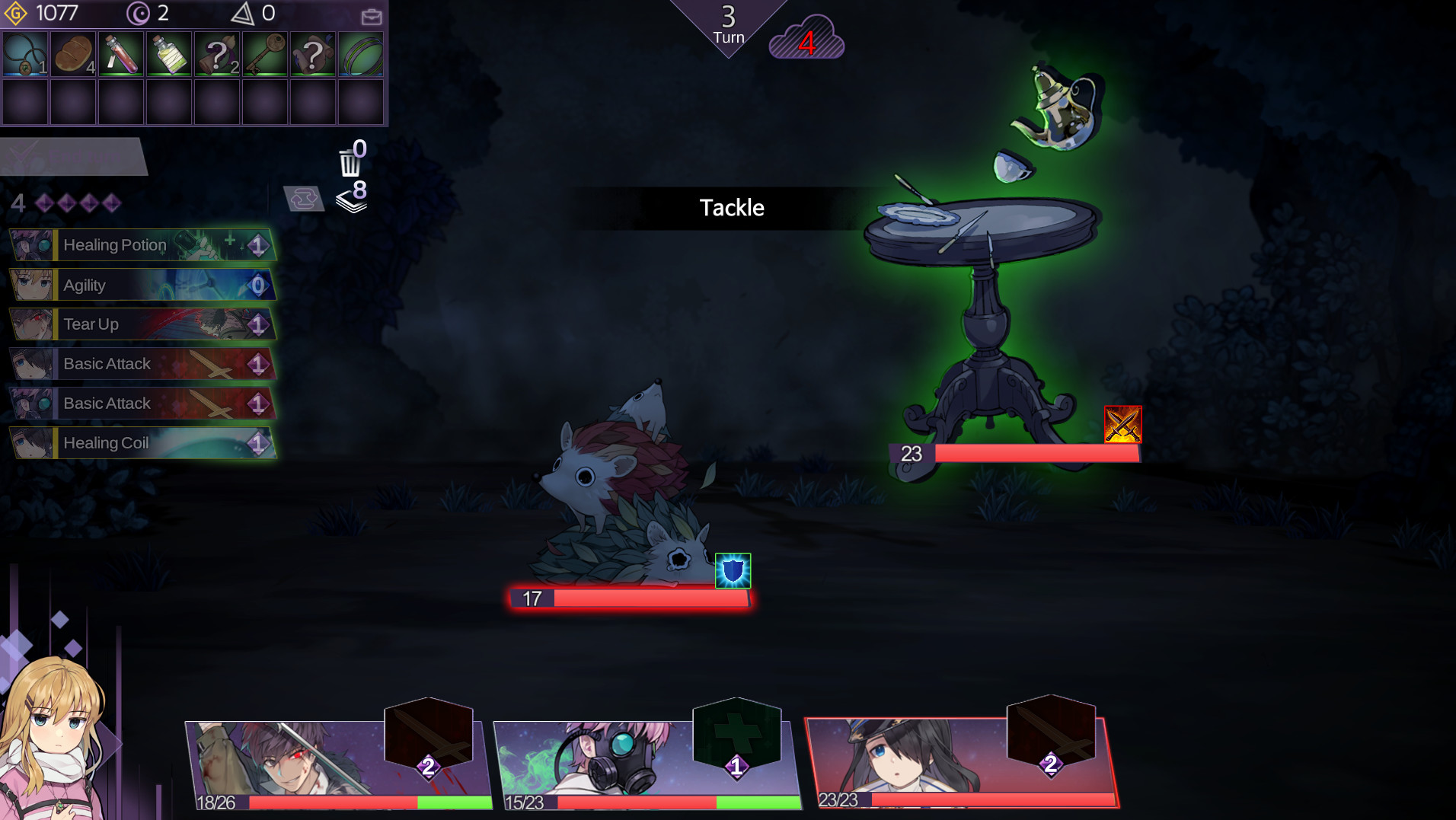
Task: Pick the old key item slot
Action: [265, 54]
